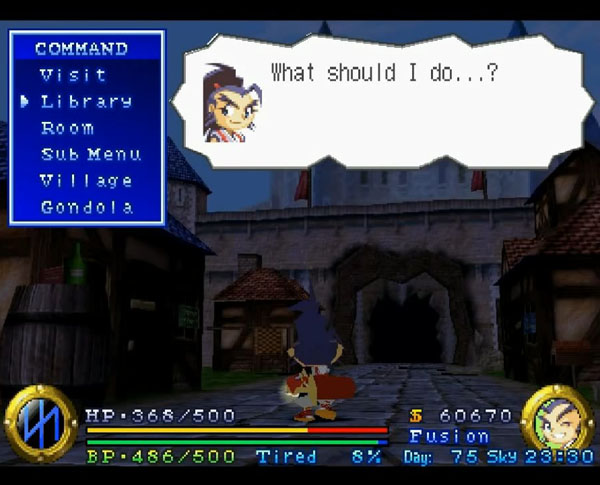Open the Sub Menu entry
Image resolution: width=600 pixels, height=485 pixels.
tap(90, 155)
